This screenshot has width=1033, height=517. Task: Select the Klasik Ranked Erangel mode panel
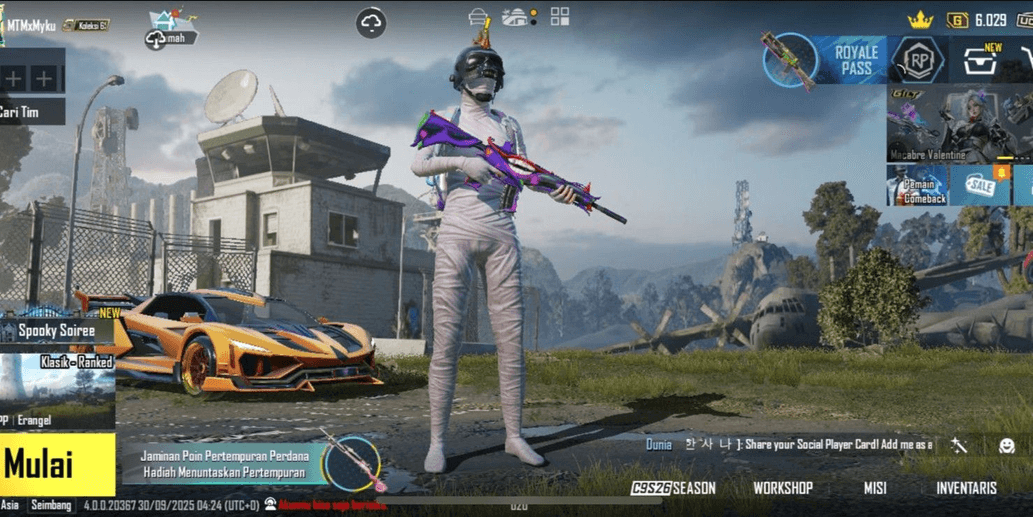57,390
